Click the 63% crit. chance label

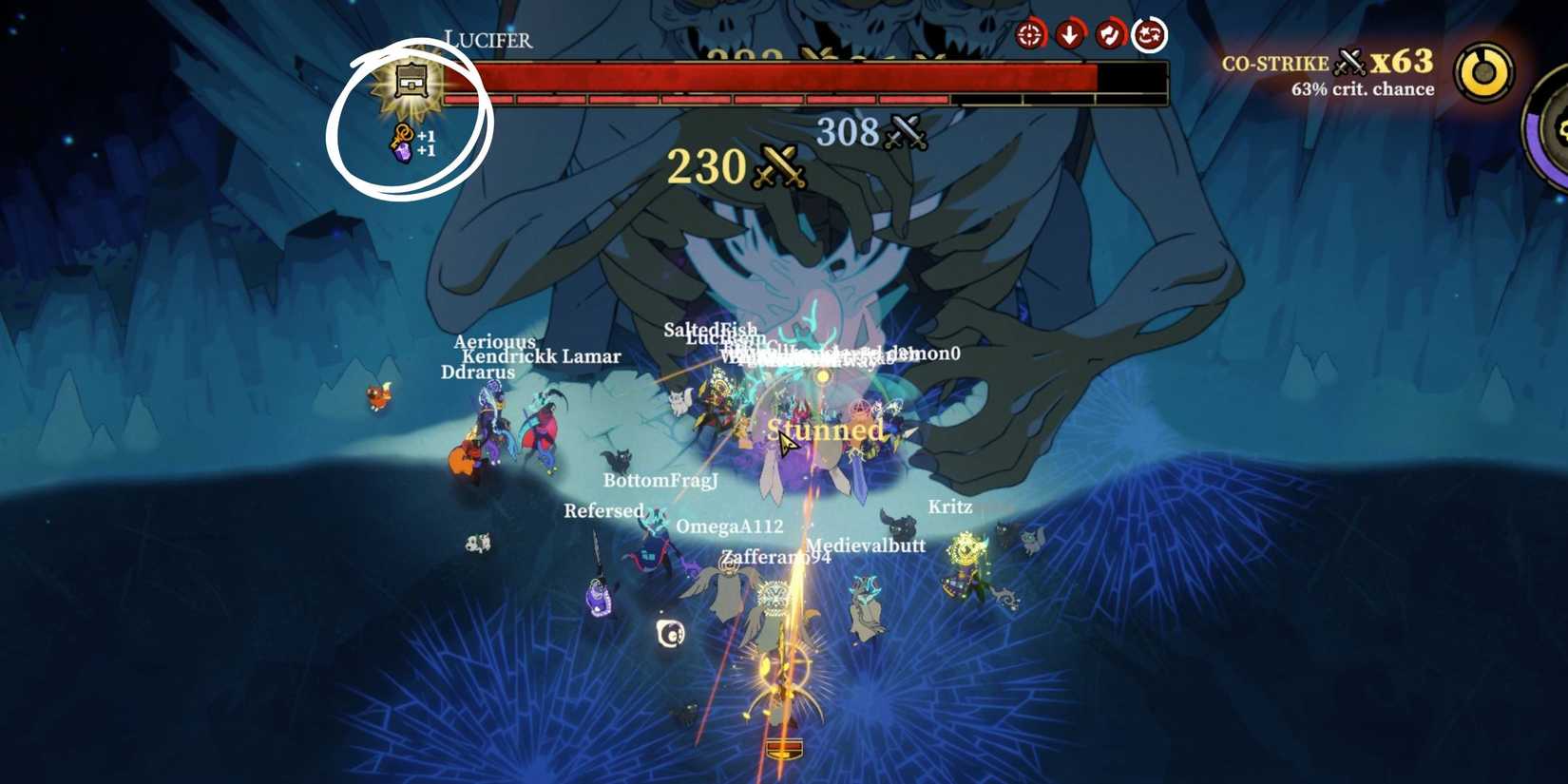[x=1361, y=88]
